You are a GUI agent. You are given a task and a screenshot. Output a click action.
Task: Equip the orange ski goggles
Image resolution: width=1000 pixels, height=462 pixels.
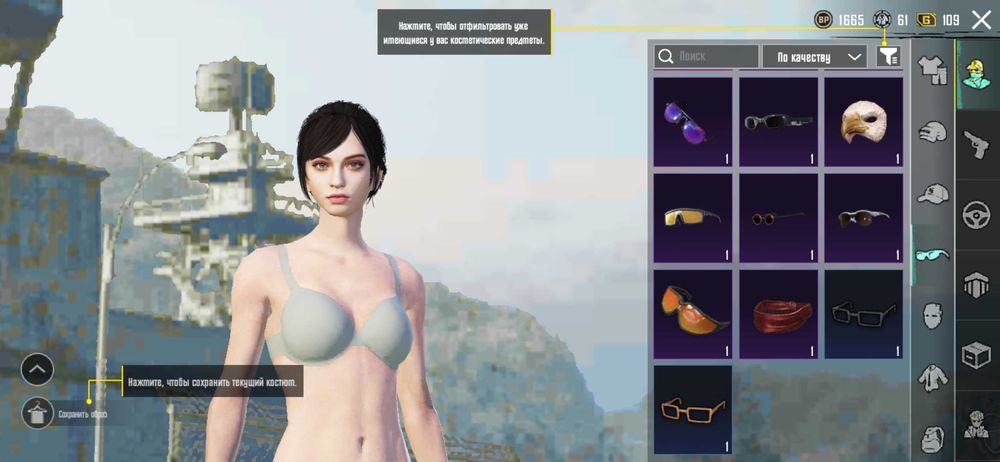(x=692, y=313)
